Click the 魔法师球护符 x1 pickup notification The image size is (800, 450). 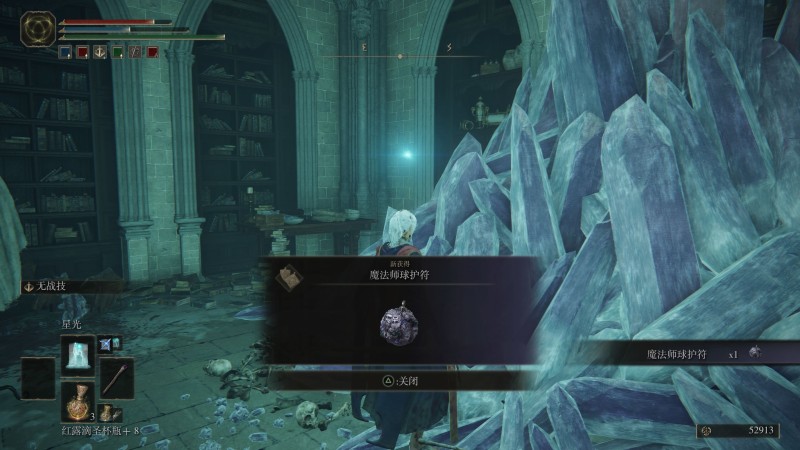coord(689,353)
